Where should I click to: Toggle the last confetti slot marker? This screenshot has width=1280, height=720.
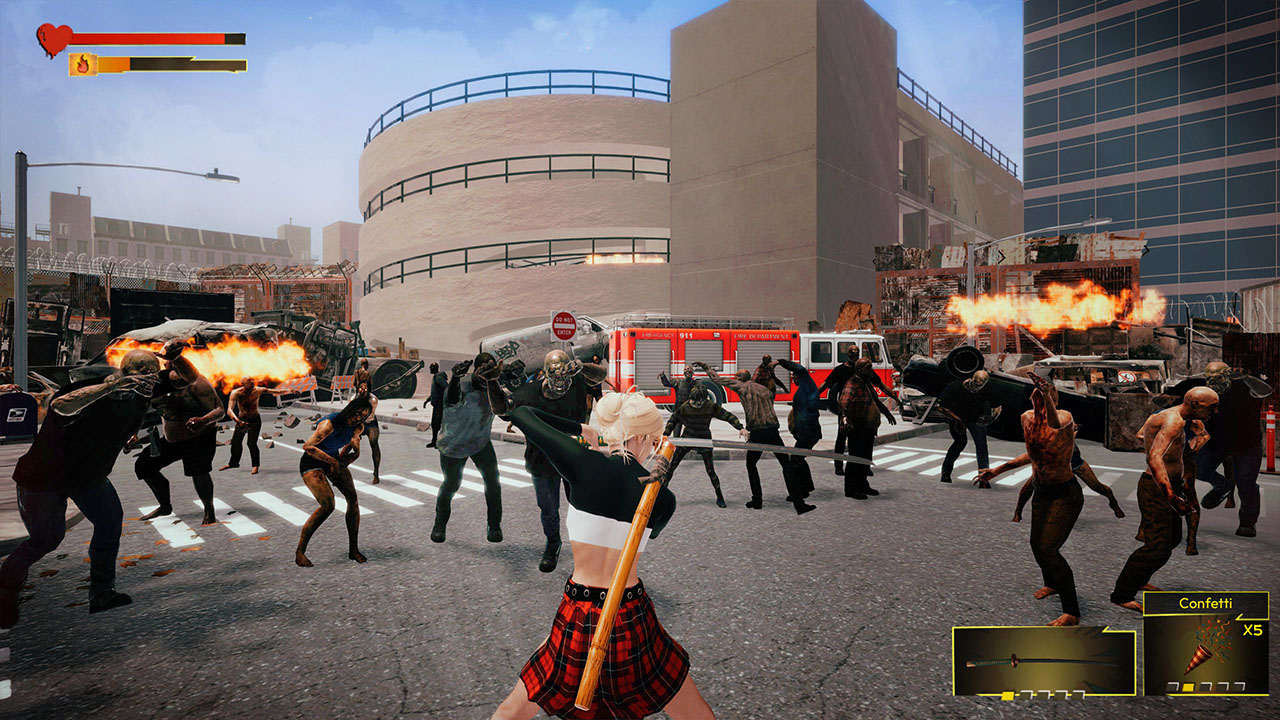[x=1240, y=687]
